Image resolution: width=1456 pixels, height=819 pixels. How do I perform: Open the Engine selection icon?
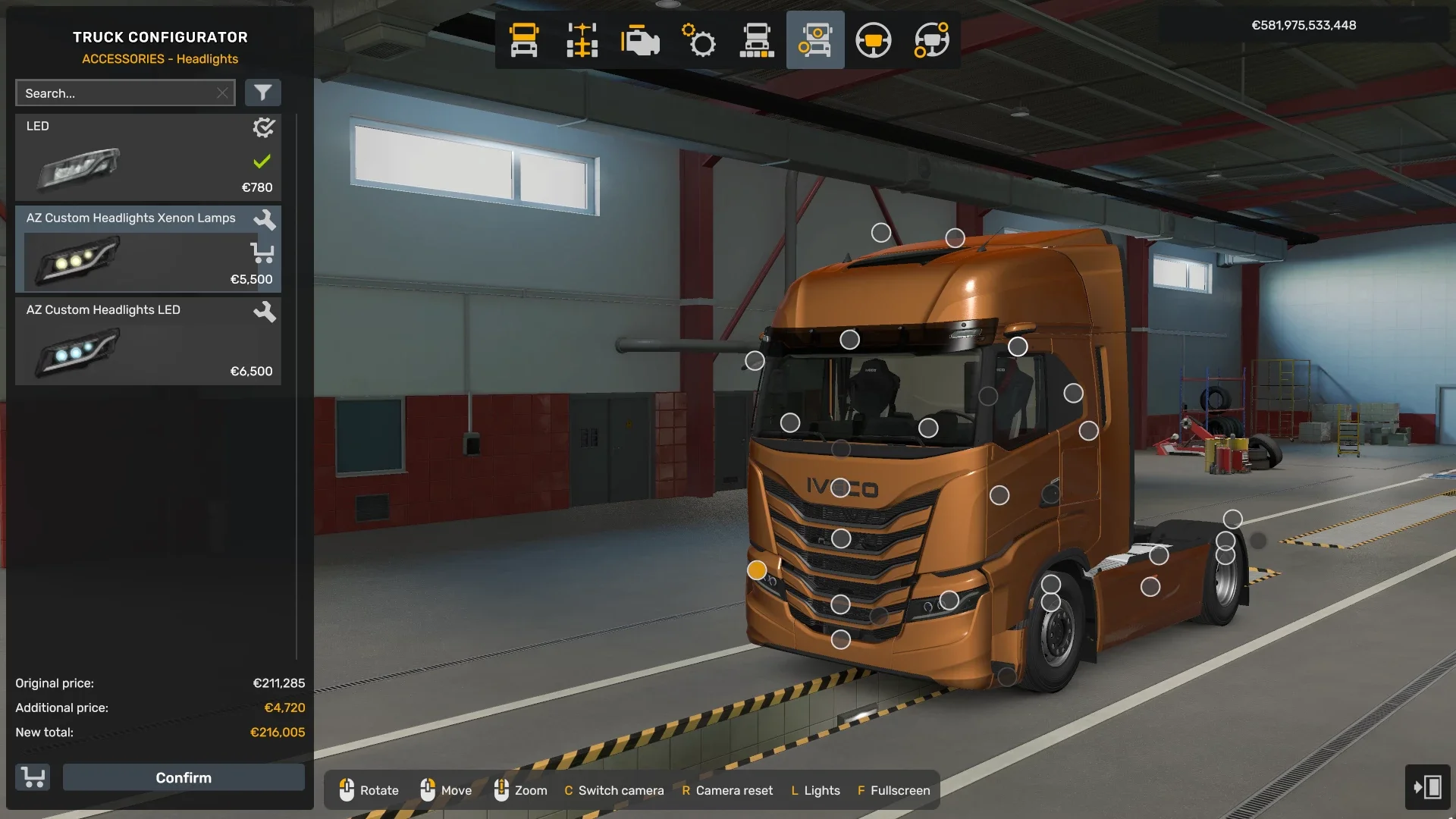[639, 40]
